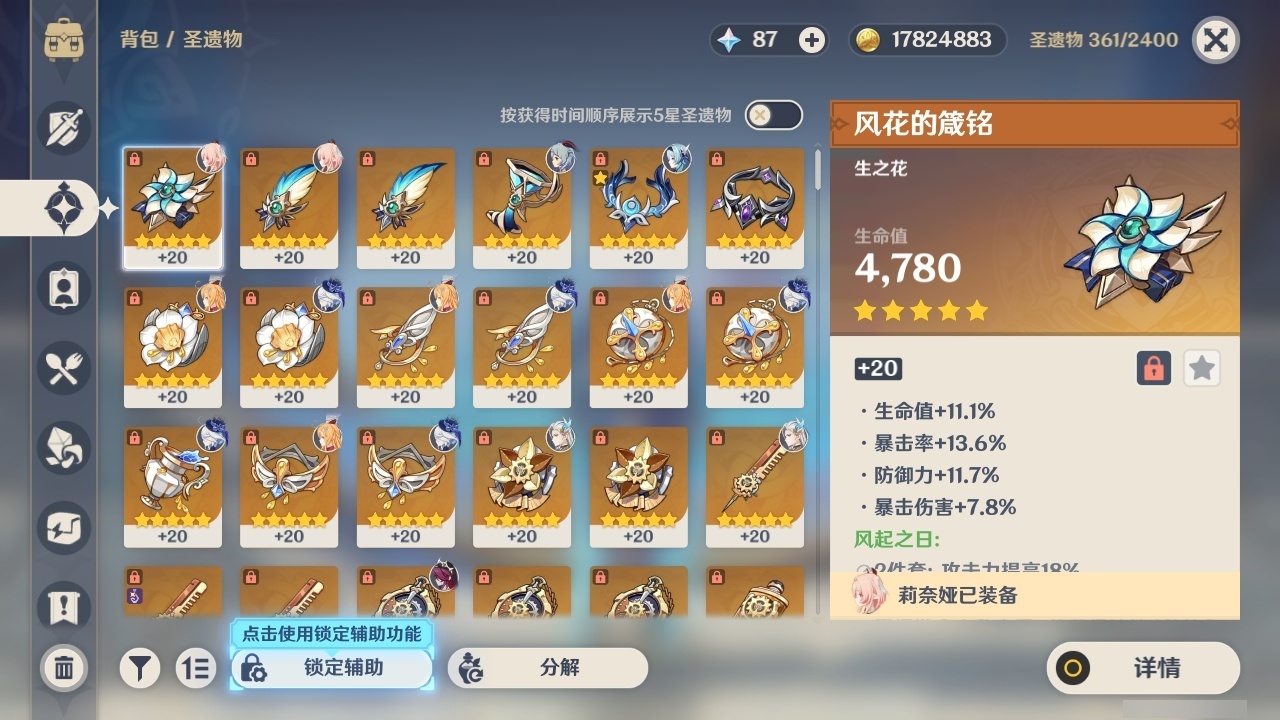The width and height of the screenshot is (1280, 720).
Task: Open the food inventory category
Action: 63,368
